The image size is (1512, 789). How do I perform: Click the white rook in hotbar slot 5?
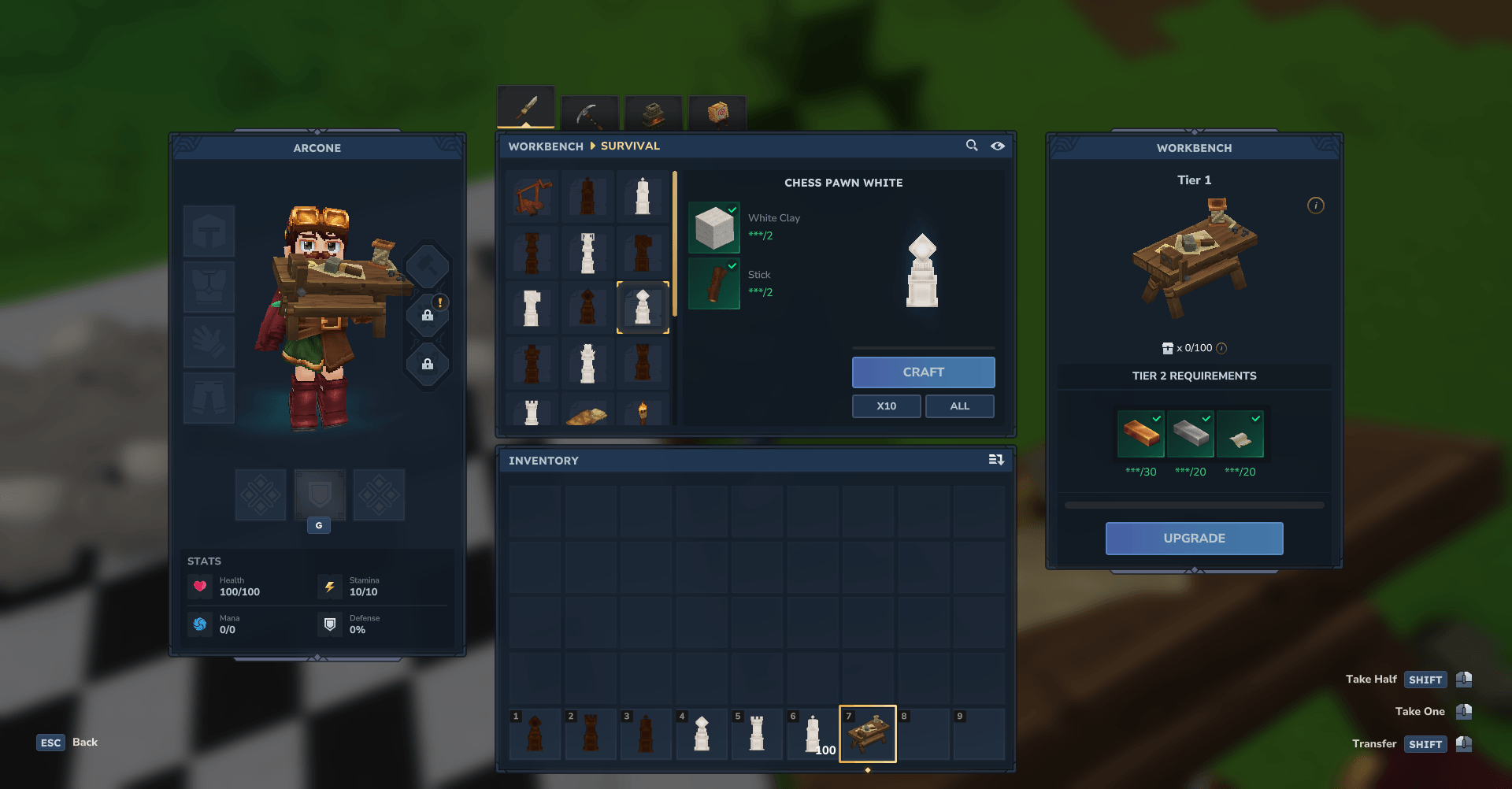tap(757, 734)
